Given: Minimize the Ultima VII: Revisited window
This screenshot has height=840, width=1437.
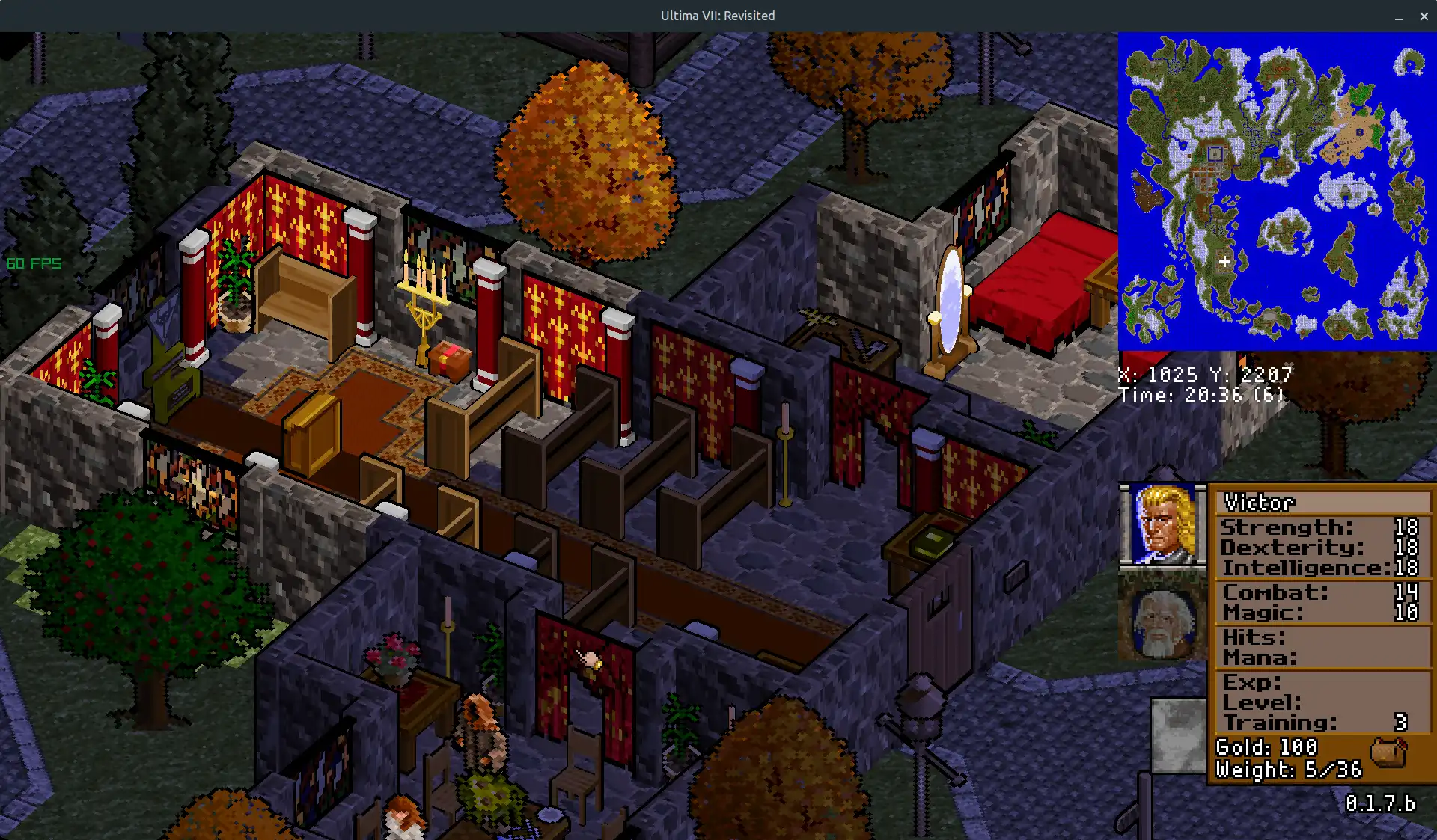Looking at the screenshot, I should click(x=1398, y=16).
